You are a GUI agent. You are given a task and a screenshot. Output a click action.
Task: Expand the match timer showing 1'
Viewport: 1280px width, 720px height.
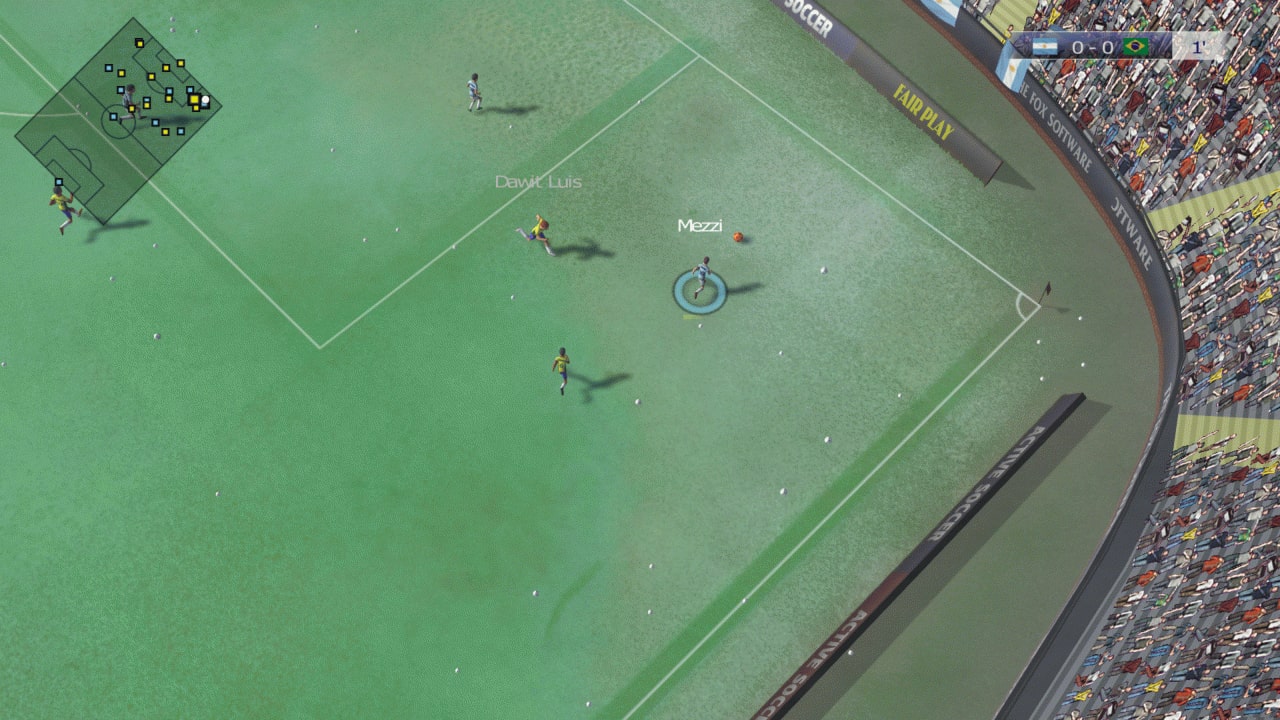(1197, 46)
